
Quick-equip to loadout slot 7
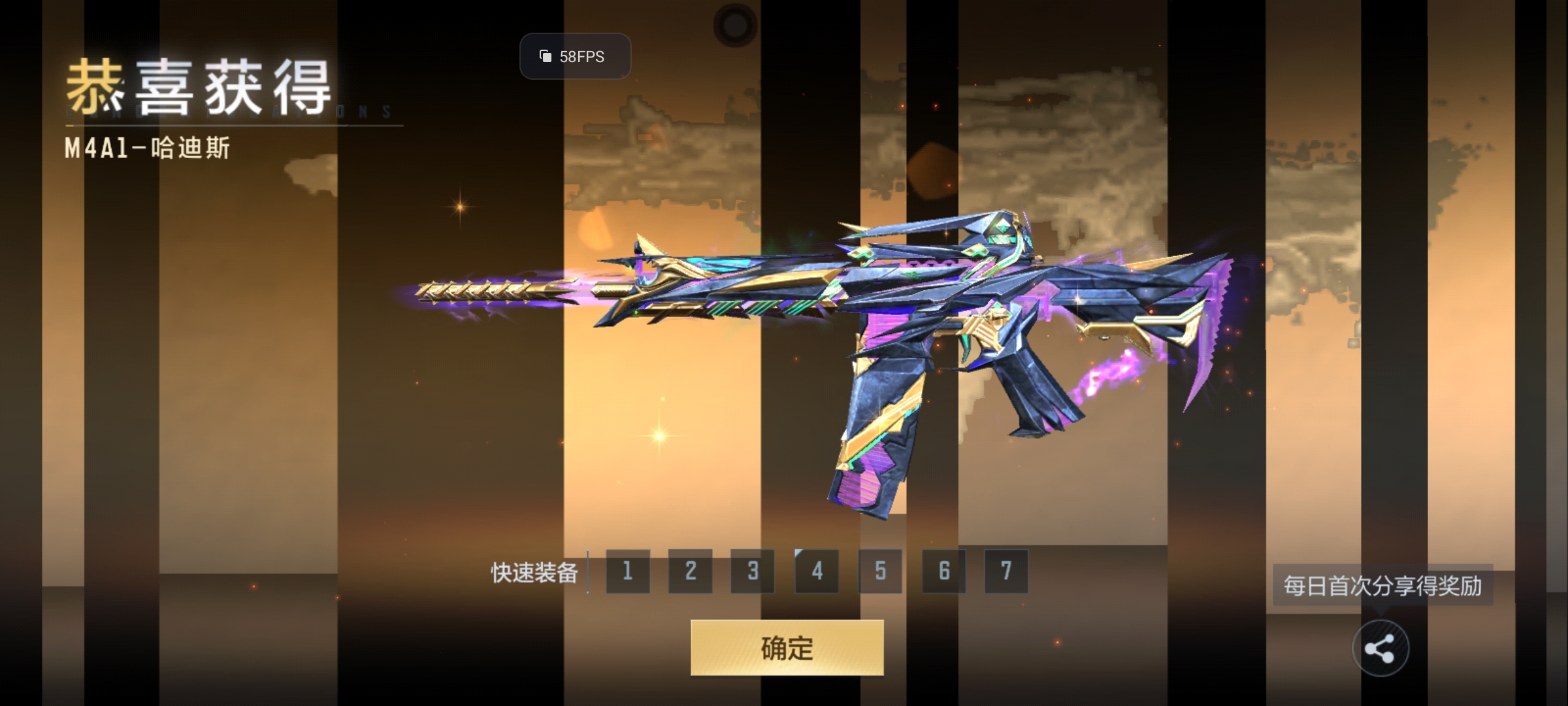[1006, 571]
